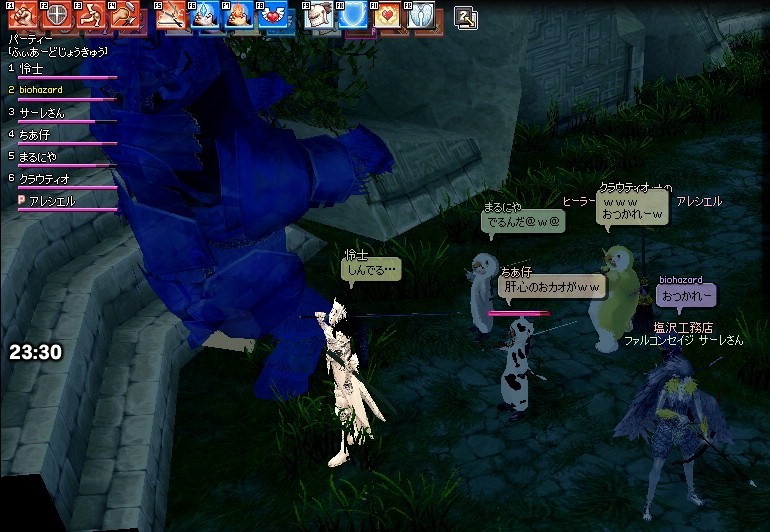This screenshot has width=770, height=532.
Task: Select party member ちあ仔 in party list
Action: [35, 134]
